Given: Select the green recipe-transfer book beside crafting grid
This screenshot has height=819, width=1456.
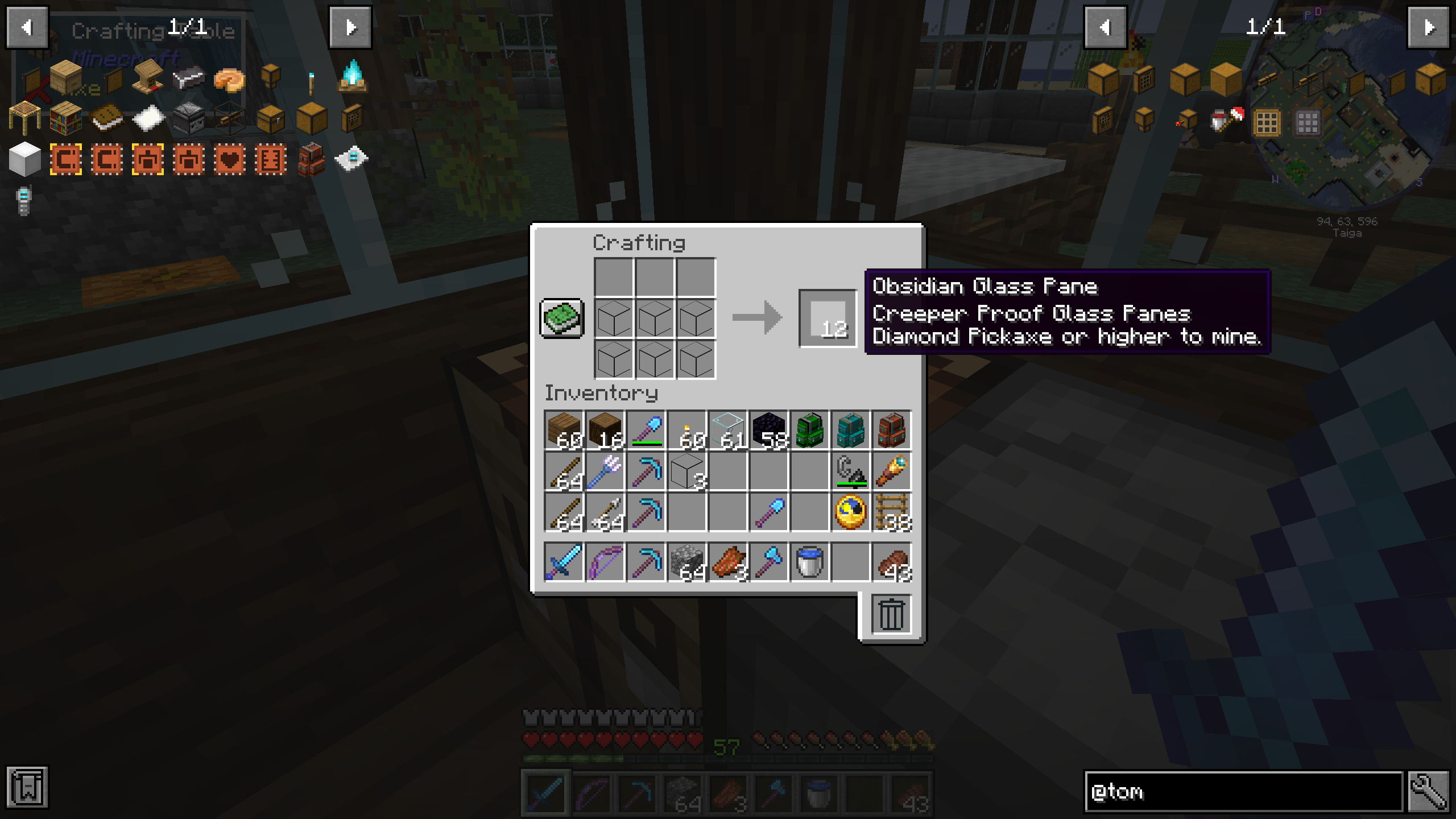Looking at the screenshot, I should click(x=561, y=318).
